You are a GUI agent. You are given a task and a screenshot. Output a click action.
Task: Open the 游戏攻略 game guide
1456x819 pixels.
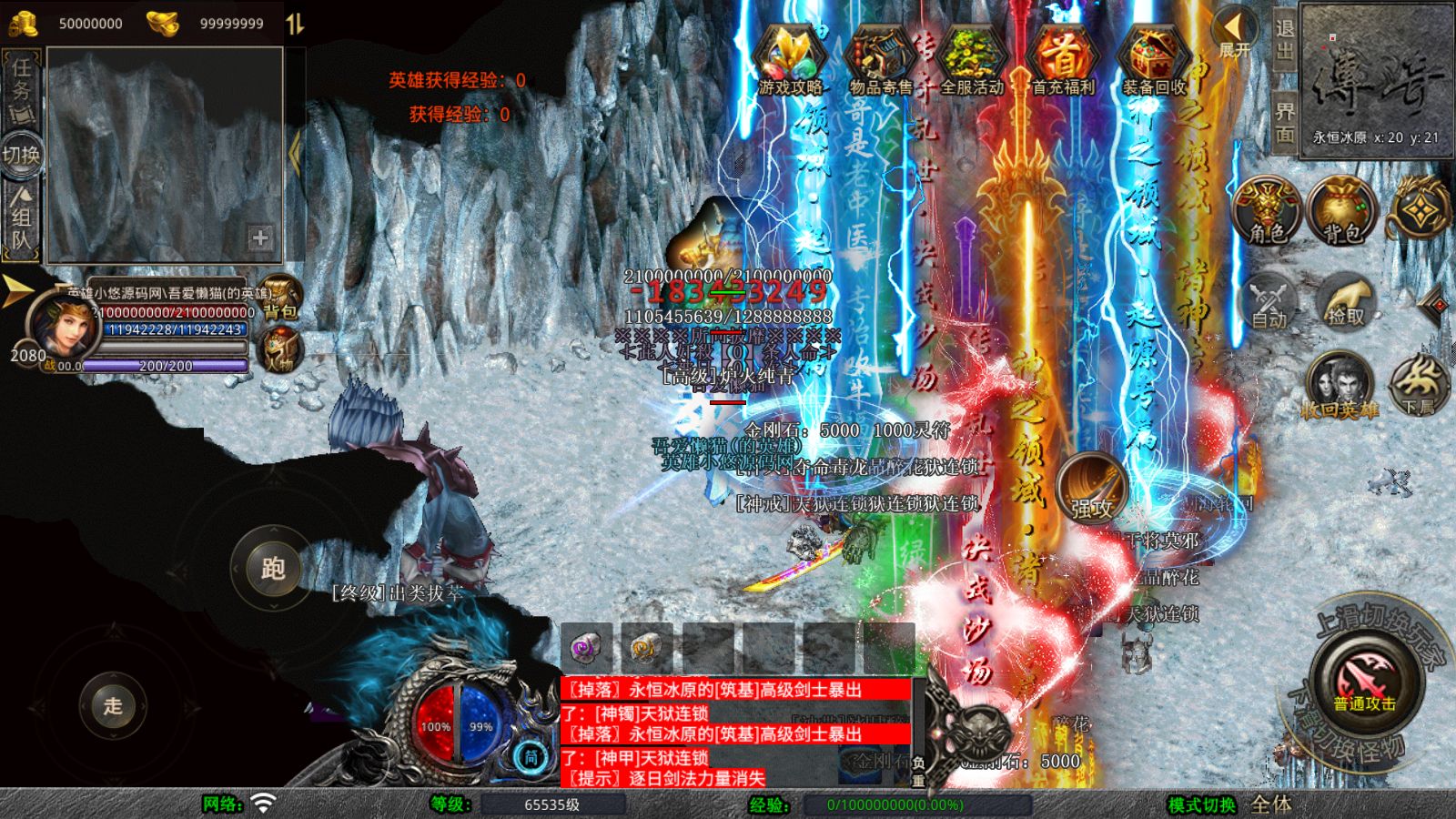point(790,60)
